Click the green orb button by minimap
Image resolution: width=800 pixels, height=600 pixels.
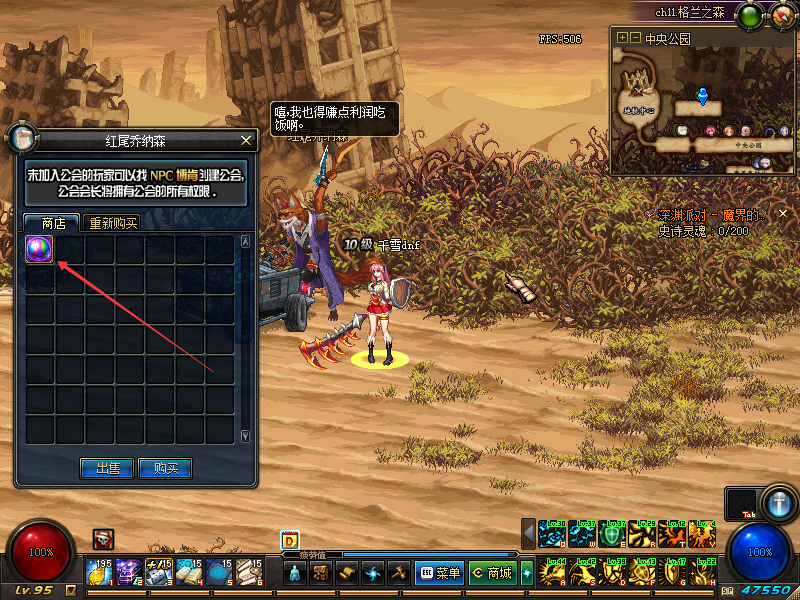pyautogui.click(x=748, y=16)
